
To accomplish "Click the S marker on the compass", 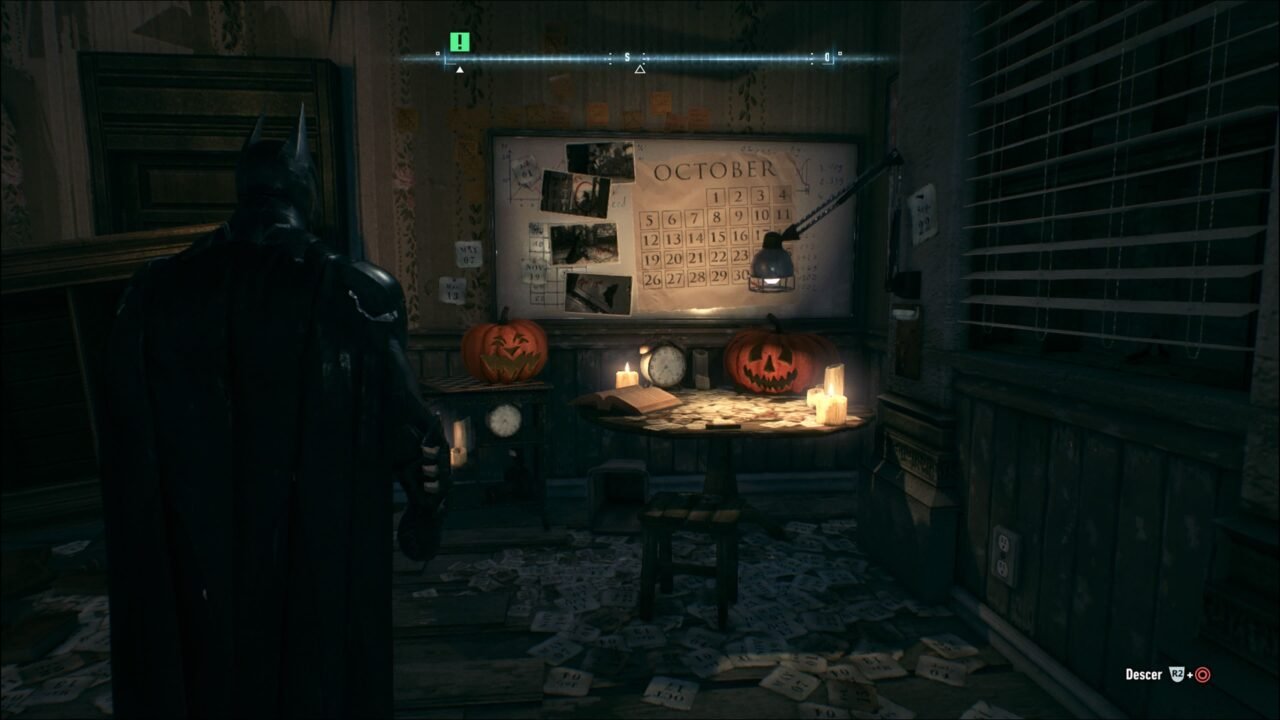I will pyautogui.click(x=627, y=57).
